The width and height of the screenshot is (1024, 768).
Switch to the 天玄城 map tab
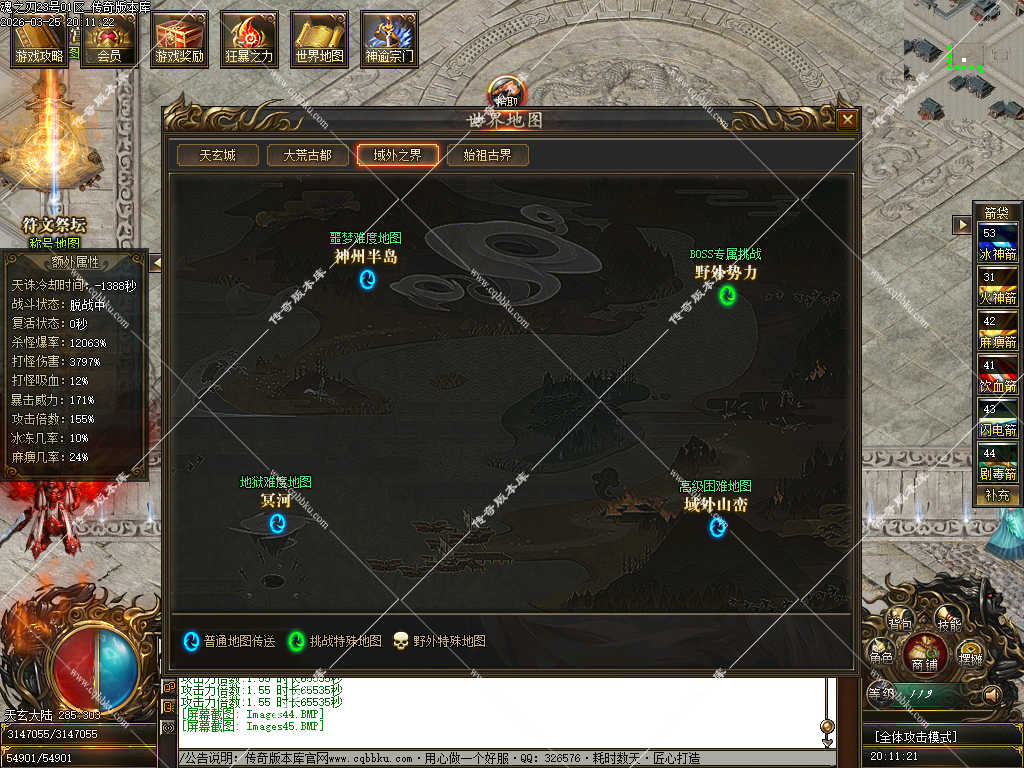click(x=217, y=156)
